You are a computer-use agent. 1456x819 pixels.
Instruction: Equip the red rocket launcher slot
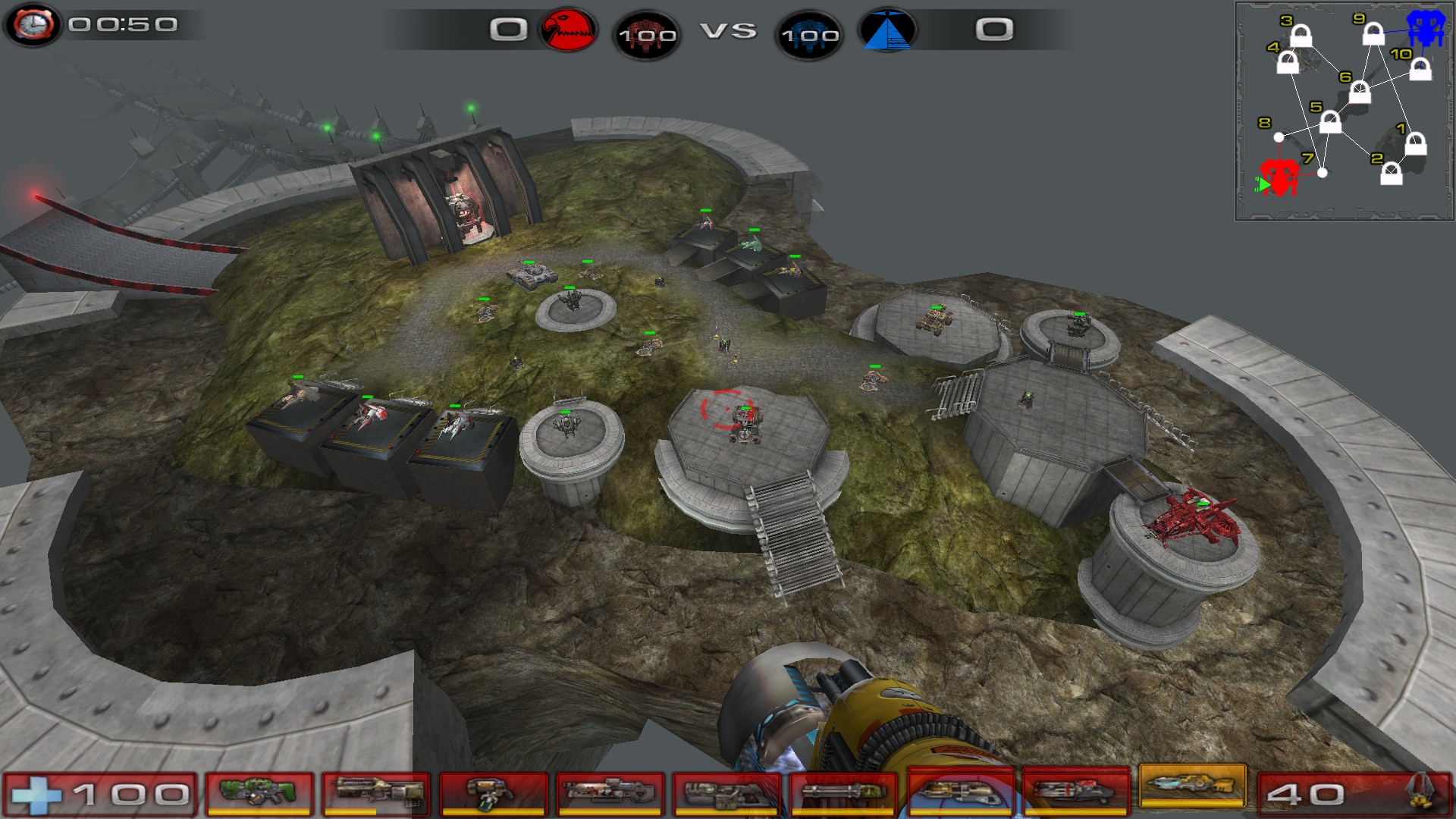click(1076, 792)
